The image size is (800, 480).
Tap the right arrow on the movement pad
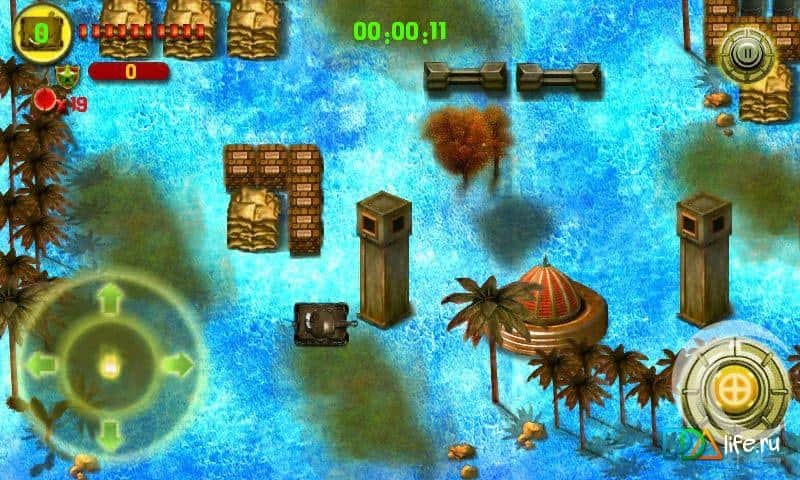(x=176, y=365)
